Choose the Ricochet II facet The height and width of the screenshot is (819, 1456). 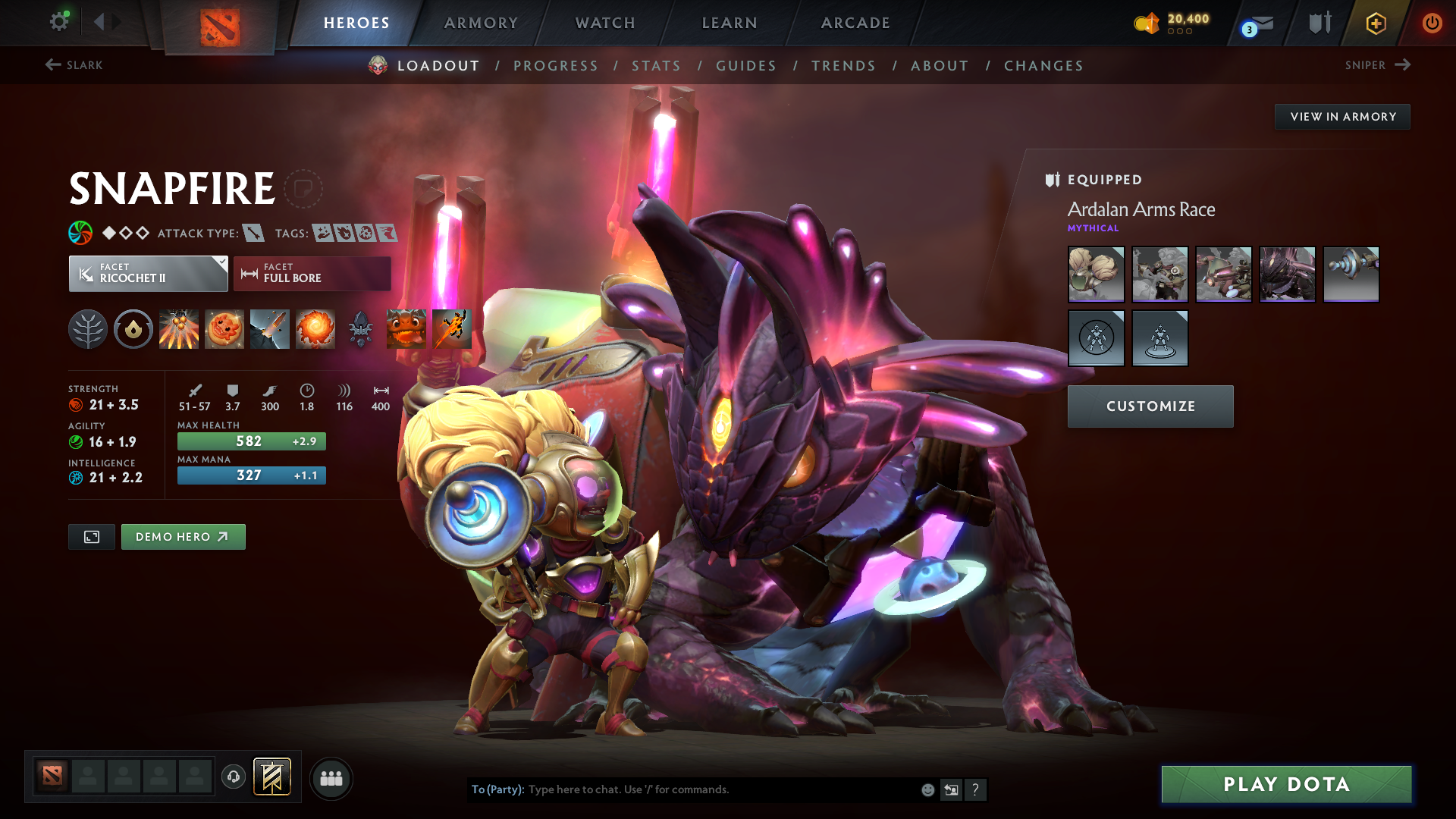[148, 274]
